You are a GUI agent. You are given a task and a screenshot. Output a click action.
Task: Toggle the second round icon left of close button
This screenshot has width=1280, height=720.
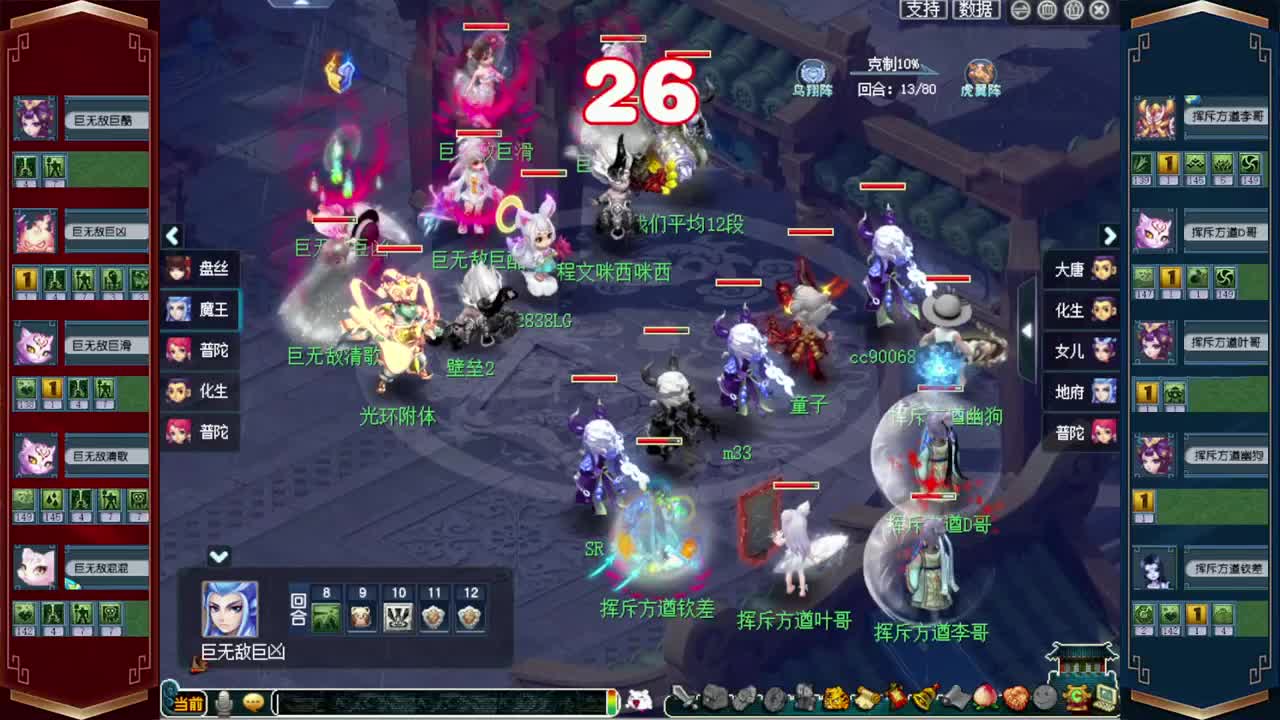1072,9
